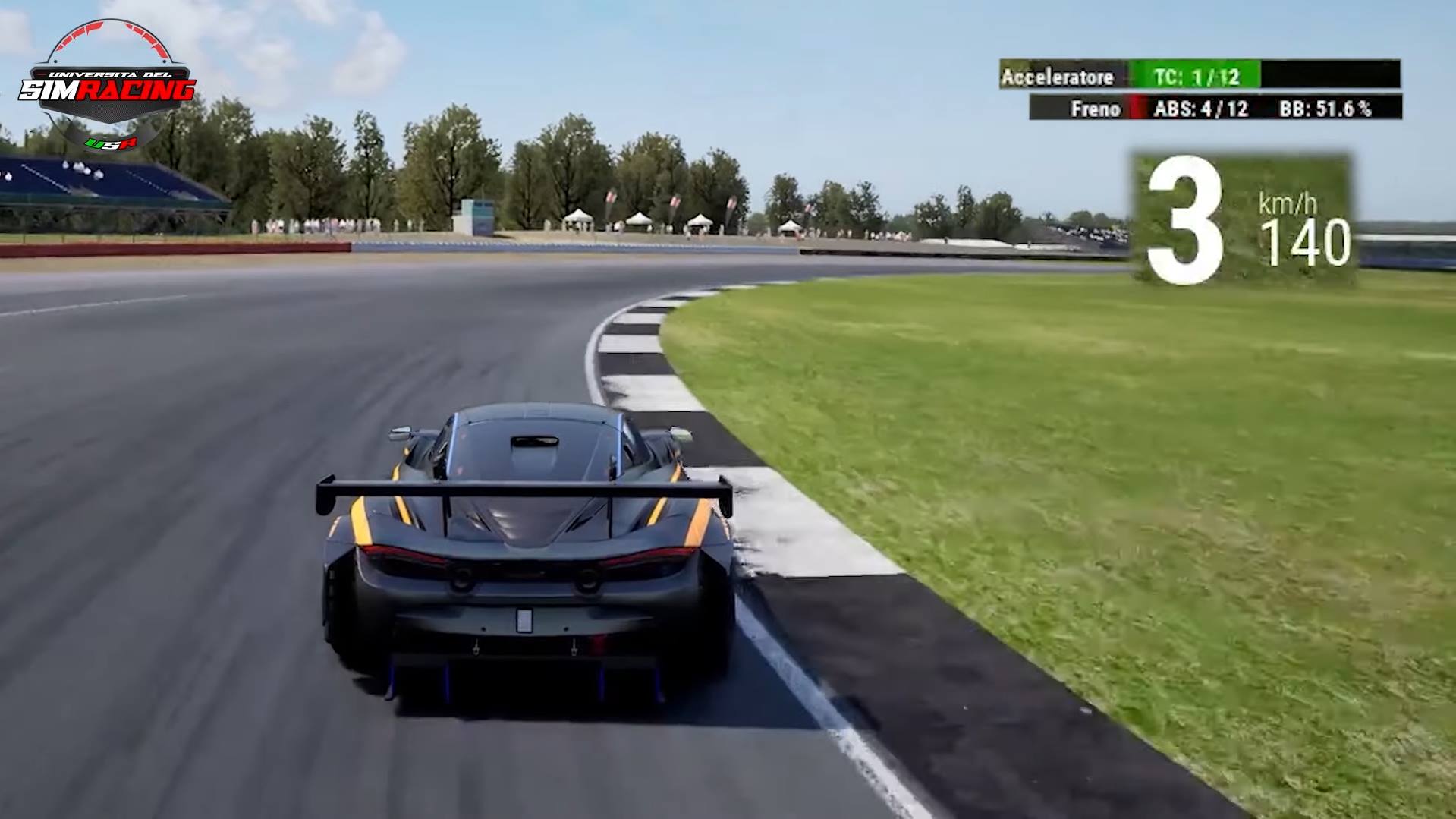Click the Università del Sim Racing logo
This screenshot has width=1456, height=819.
108,88
